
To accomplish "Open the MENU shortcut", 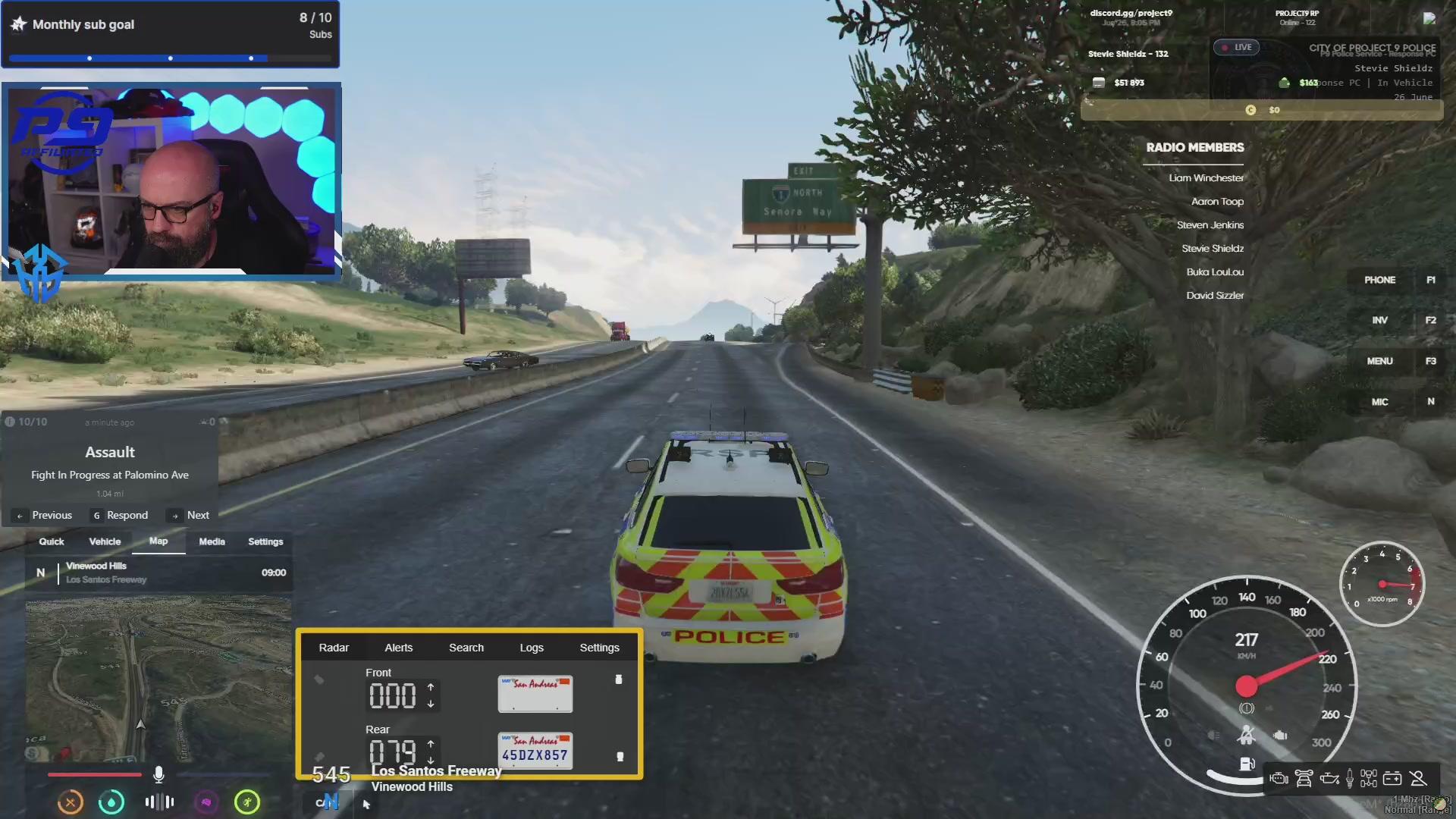I will (x=1379, y=361).
